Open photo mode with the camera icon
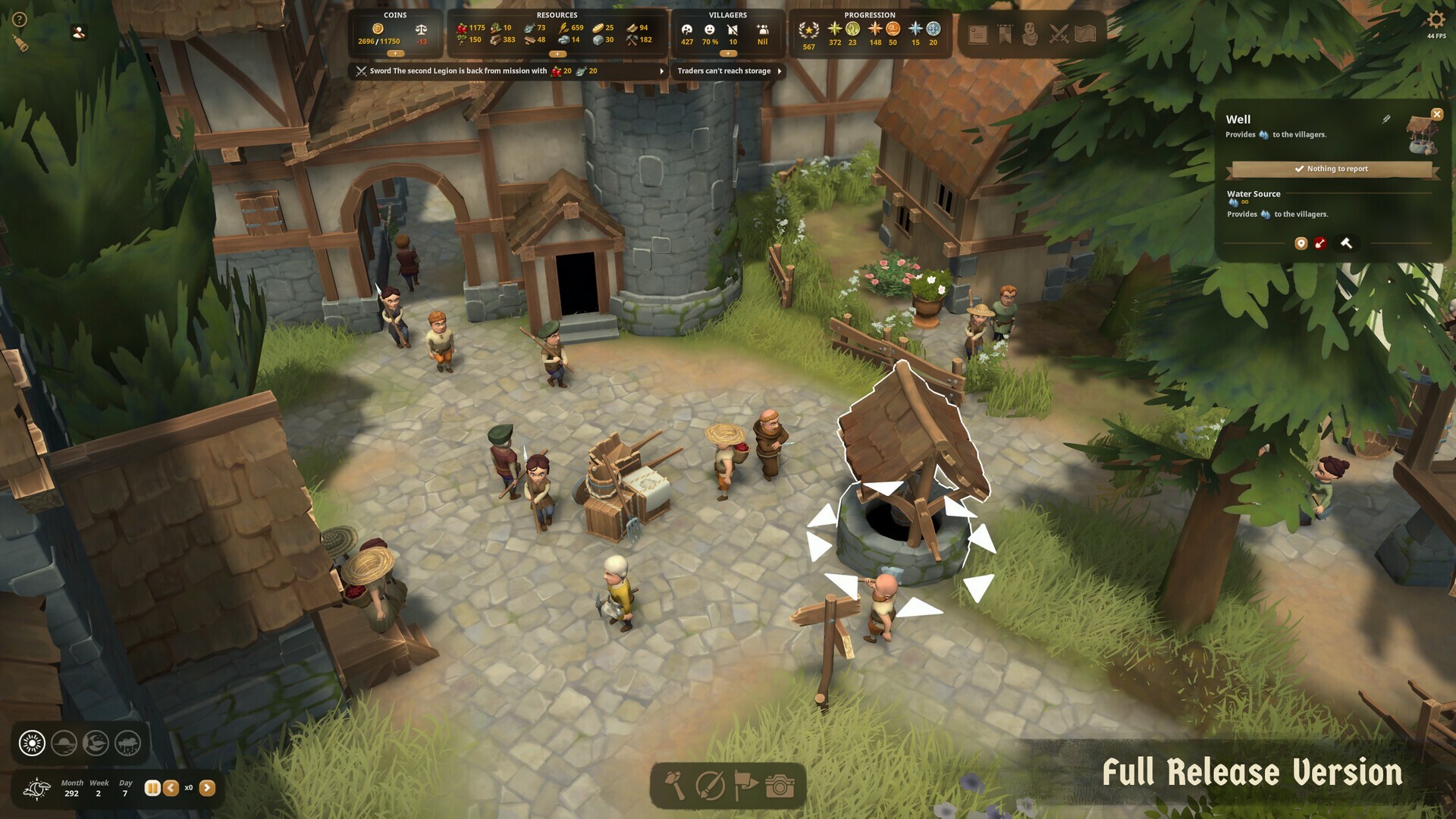 779,787
